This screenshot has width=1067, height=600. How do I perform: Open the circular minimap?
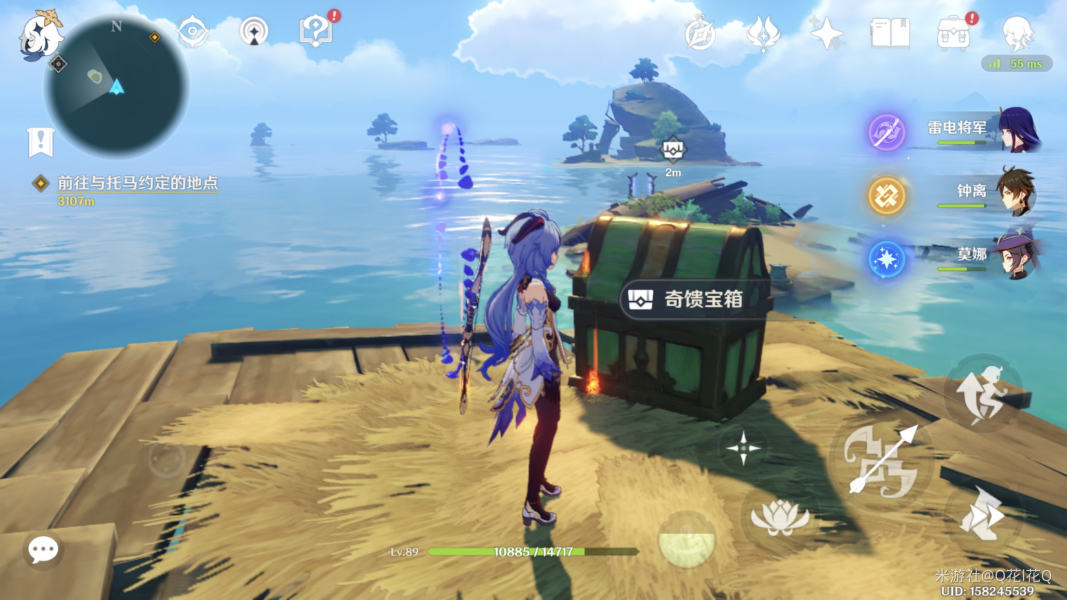(117, 86)
